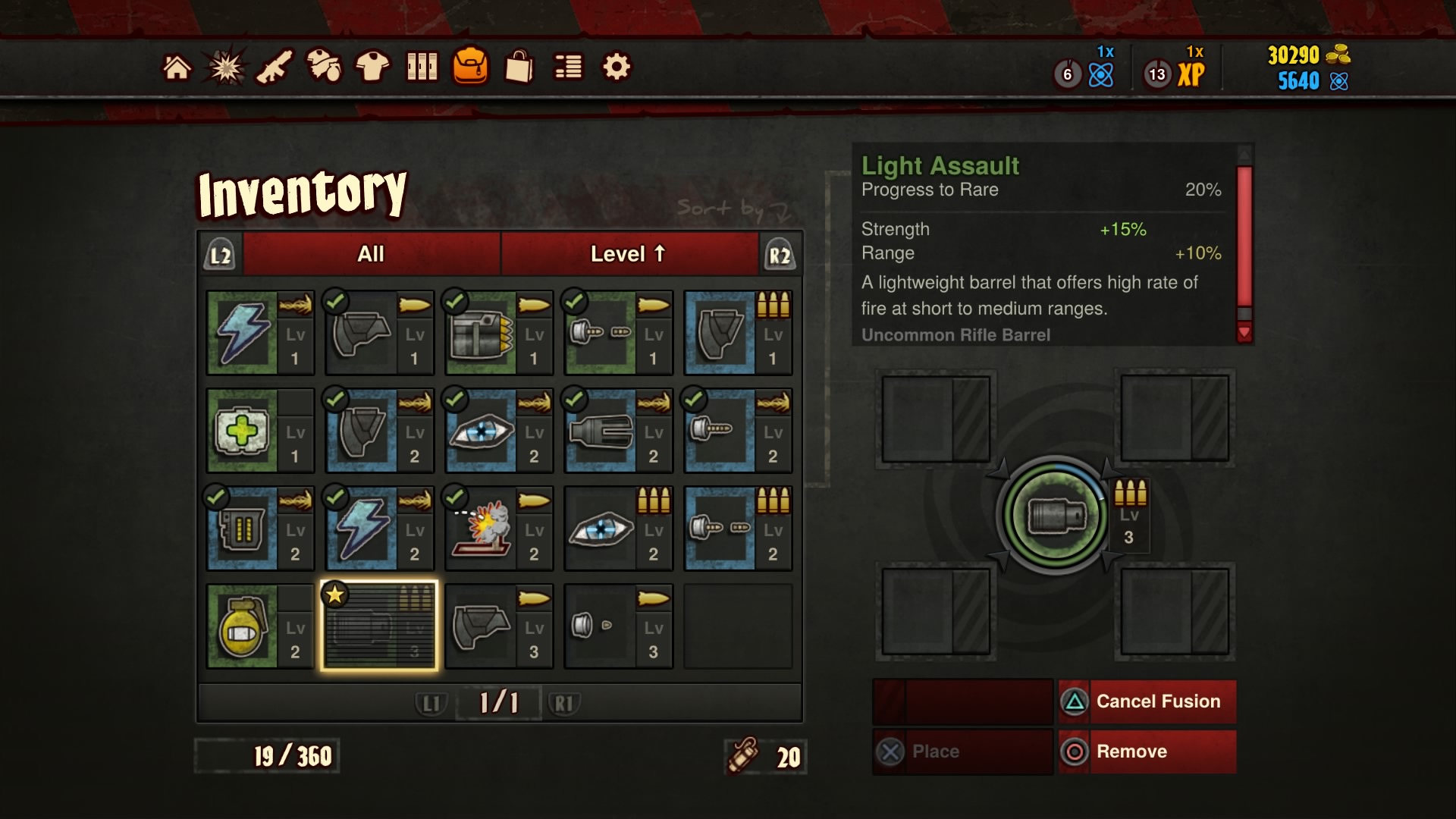Select the lockers storage icon
Screen dimensions: 1456x819
[x=422, y=67]
